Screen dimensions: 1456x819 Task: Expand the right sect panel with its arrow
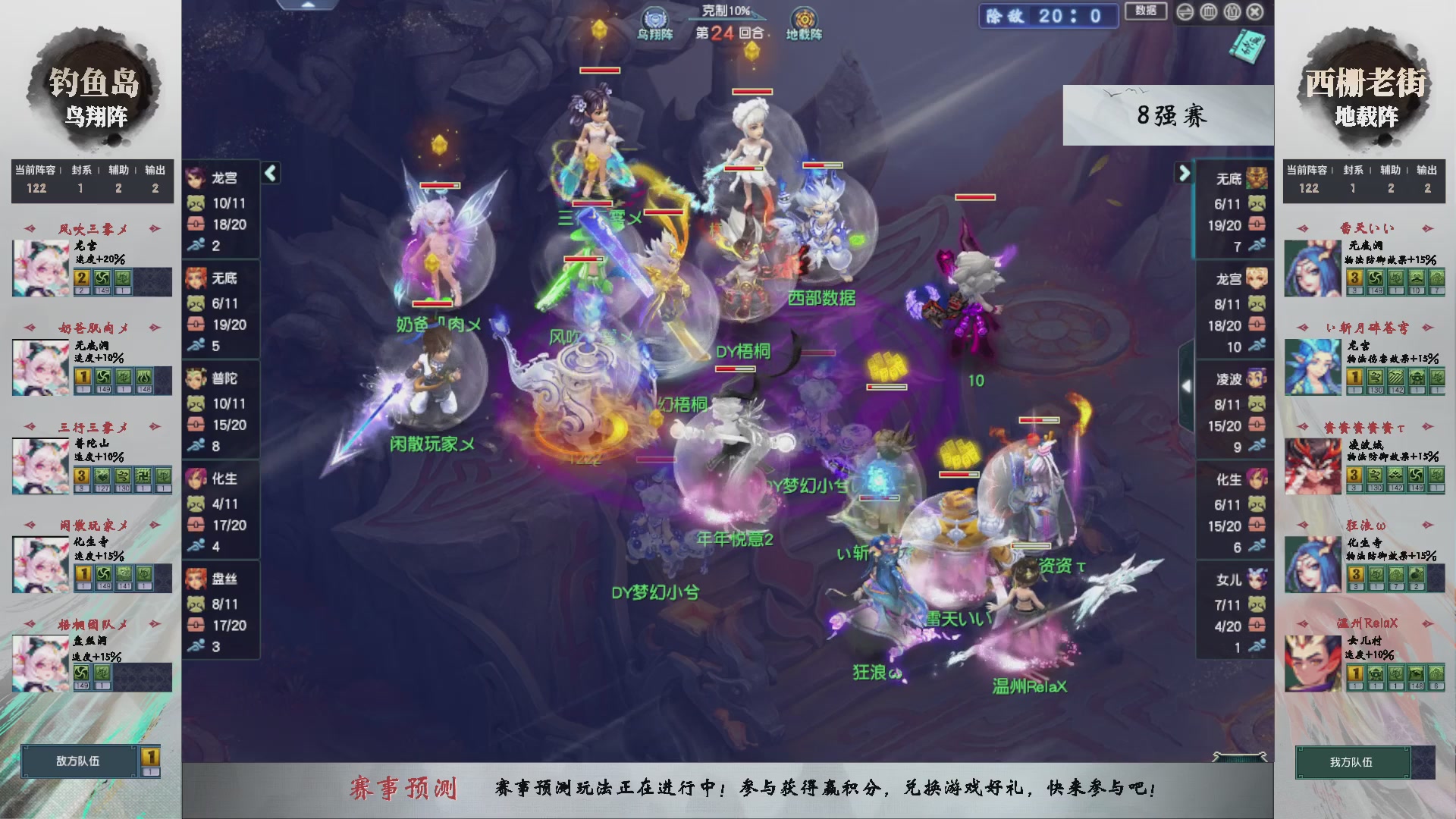1184,174
